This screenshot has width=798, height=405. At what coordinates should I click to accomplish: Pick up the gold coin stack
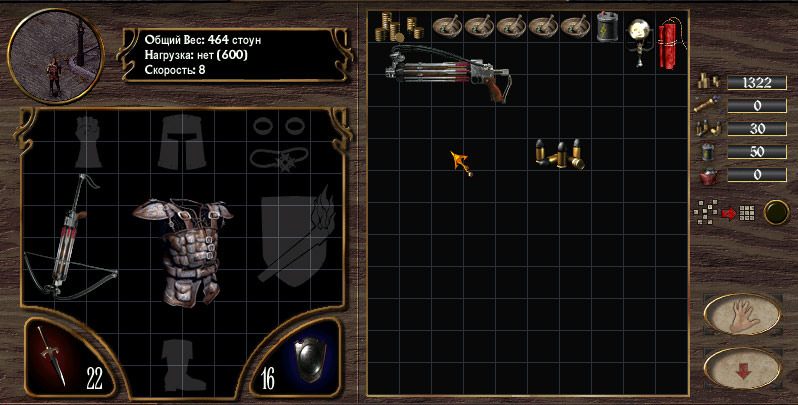386,27
